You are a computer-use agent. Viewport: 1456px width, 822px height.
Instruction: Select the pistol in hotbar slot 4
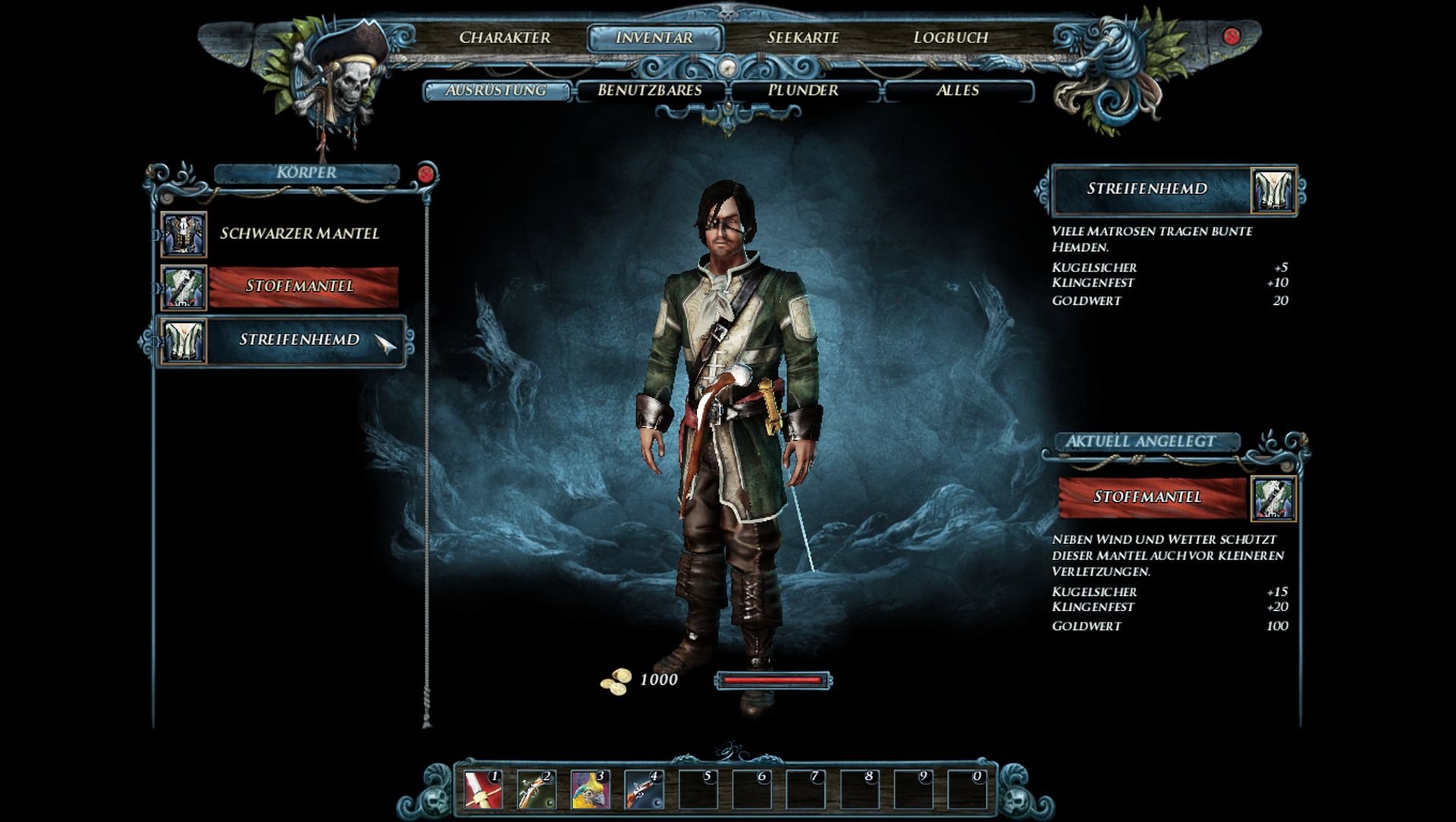pos(643,789)
